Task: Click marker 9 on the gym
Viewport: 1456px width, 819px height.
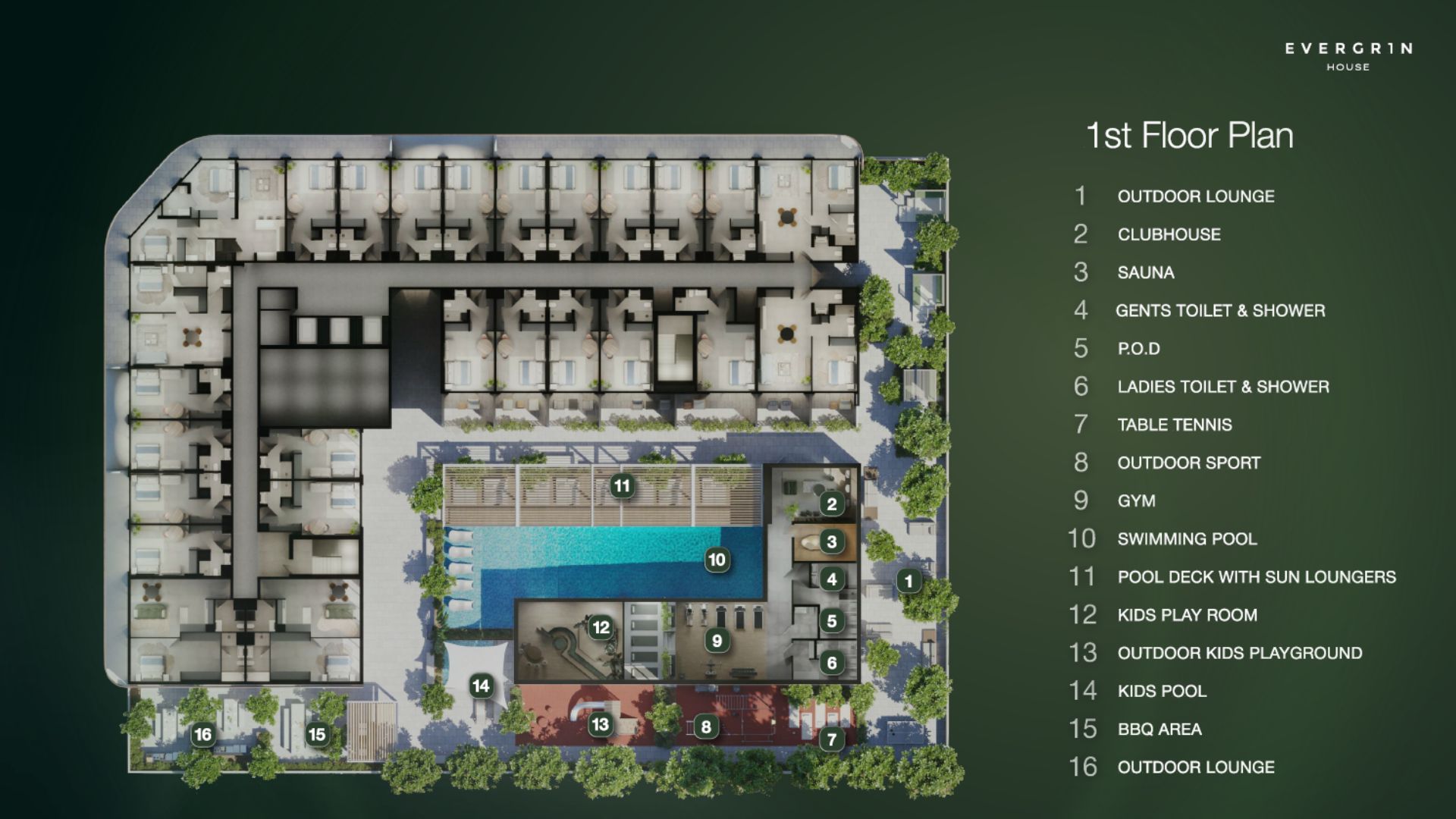Action: point(717,641)
